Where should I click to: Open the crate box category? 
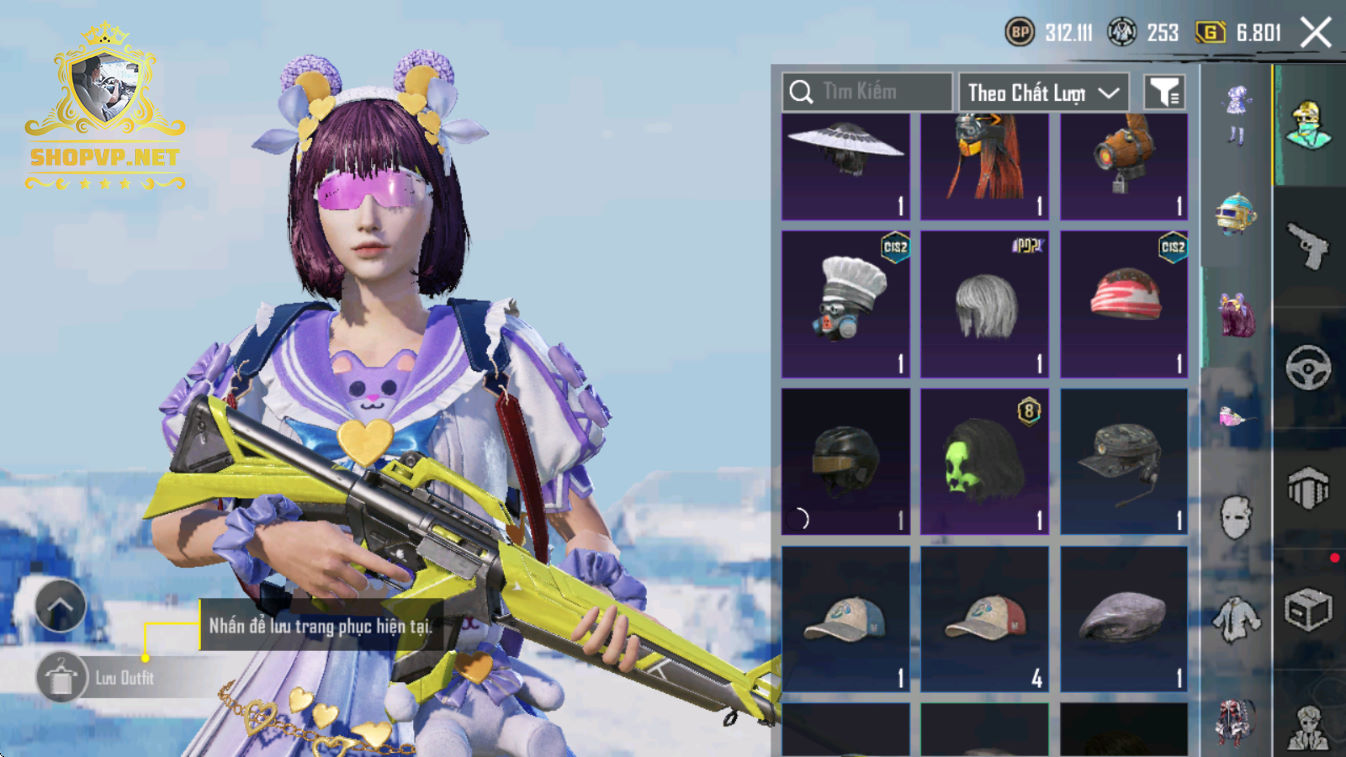click(x=1308, y=608)
